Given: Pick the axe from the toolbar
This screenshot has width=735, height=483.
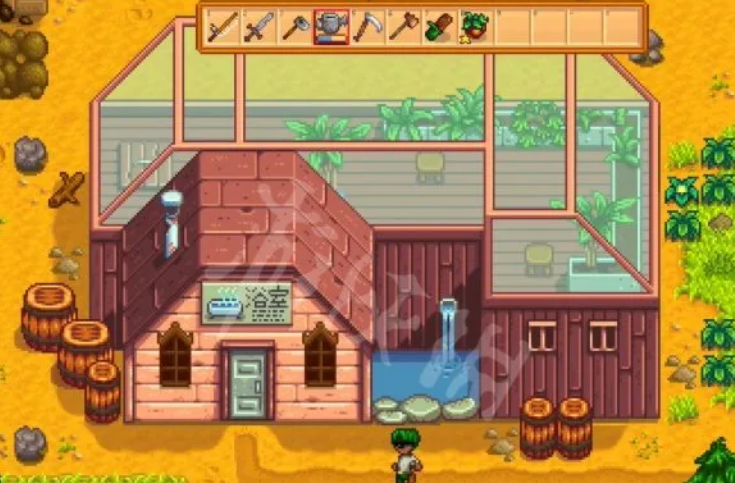Looking at the screenshot, I should [403, 27].
